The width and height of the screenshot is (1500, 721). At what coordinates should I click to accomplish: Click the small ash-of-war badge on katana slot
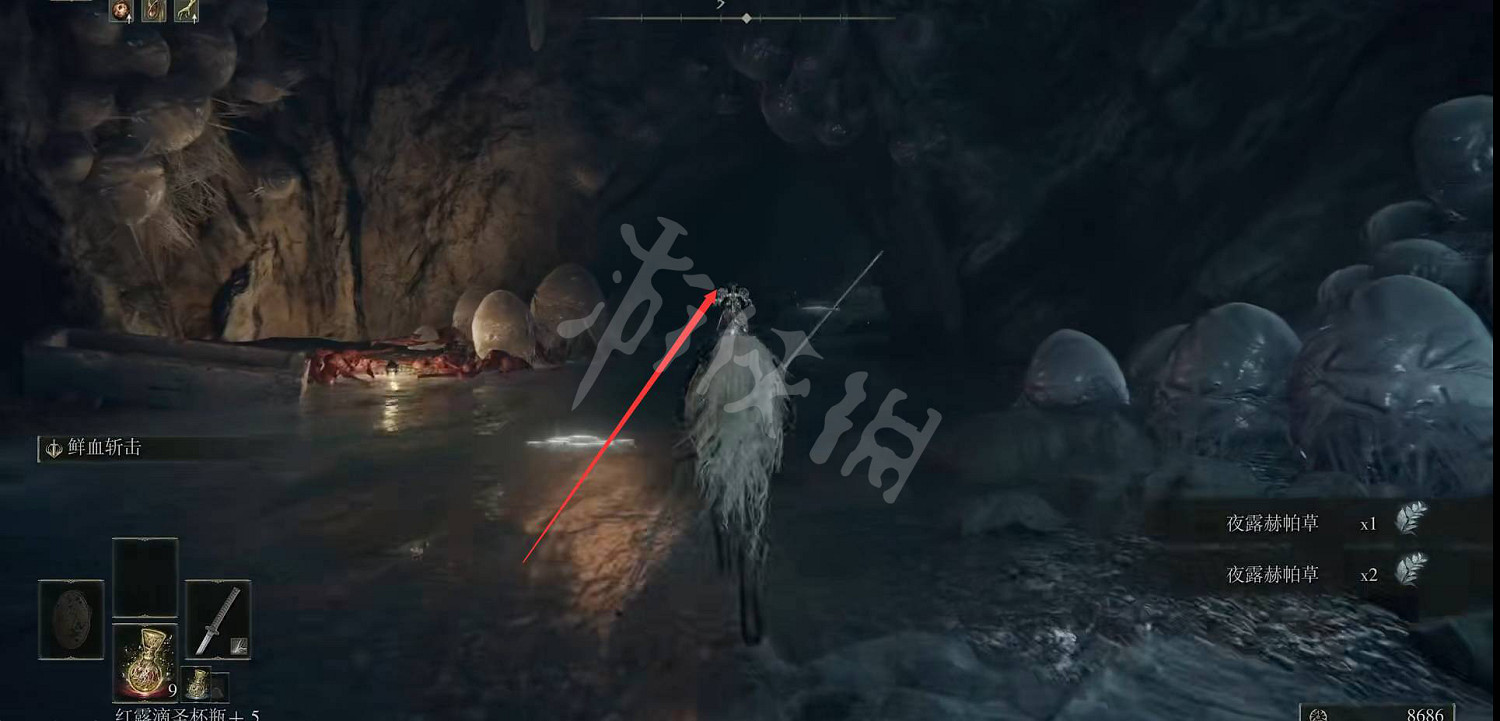(238, 647)
